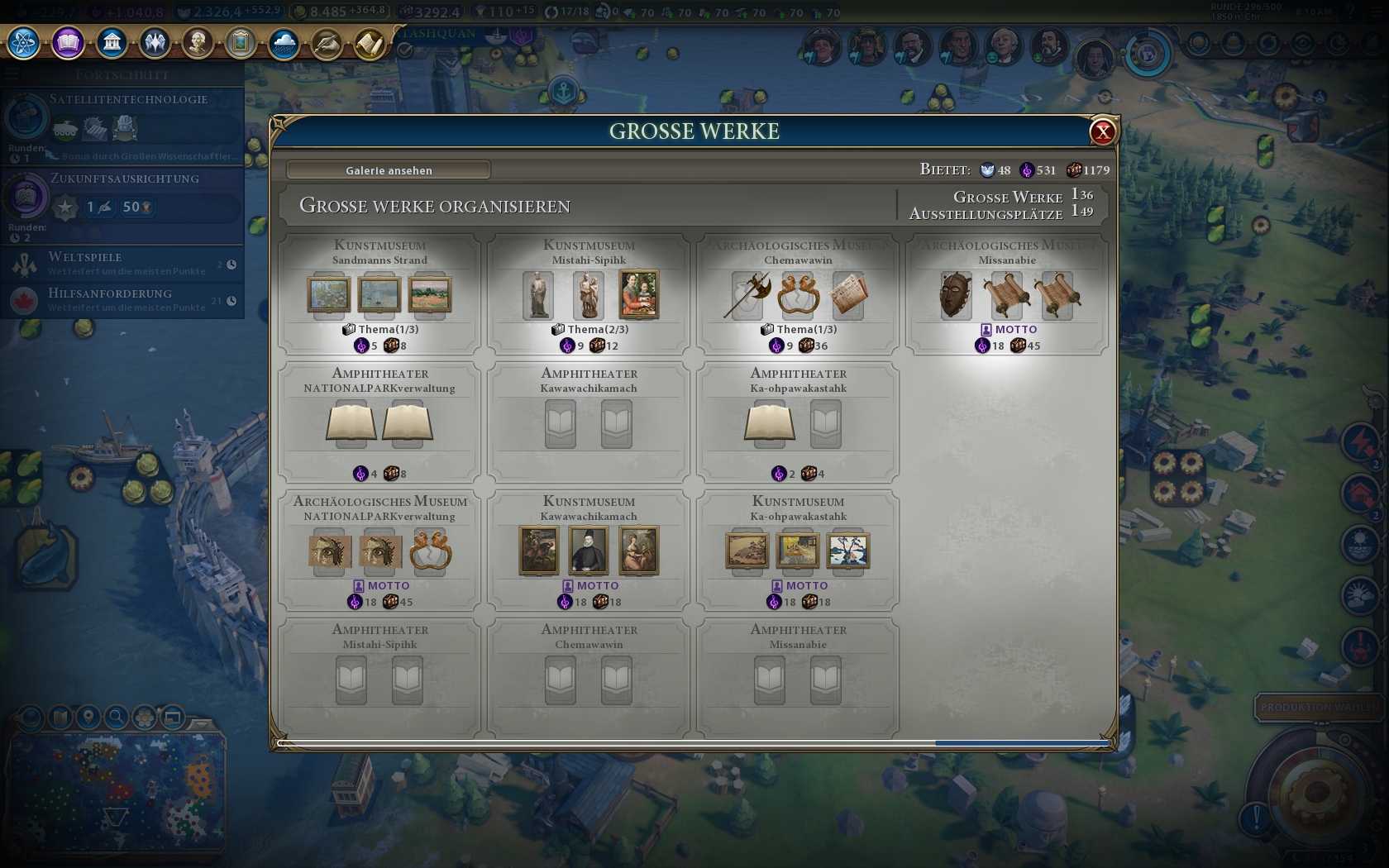
Task: Click the Galerie ansehen button
Action: coord(389,170)
